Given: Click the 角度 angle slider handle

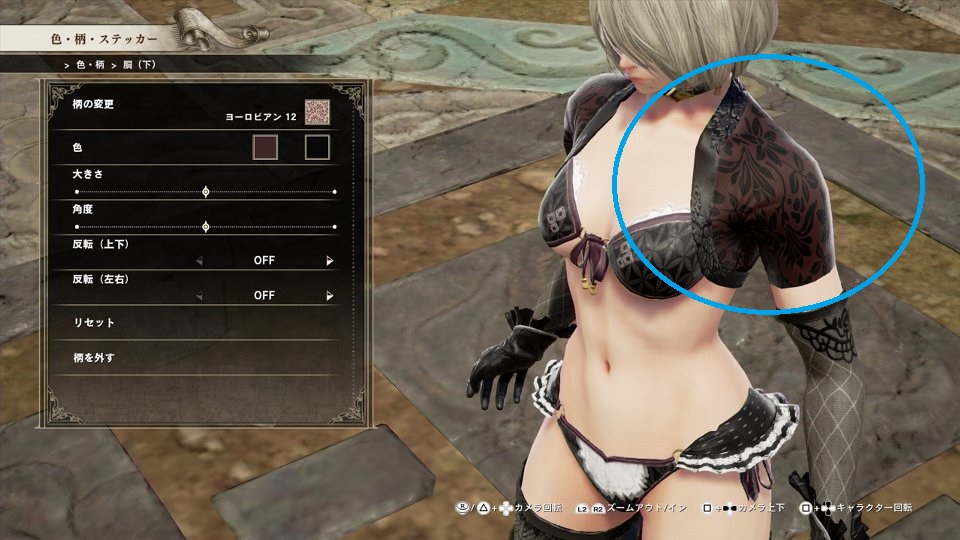Looking at the screenshot, I should pyautogui.click(x=206, y=227).
